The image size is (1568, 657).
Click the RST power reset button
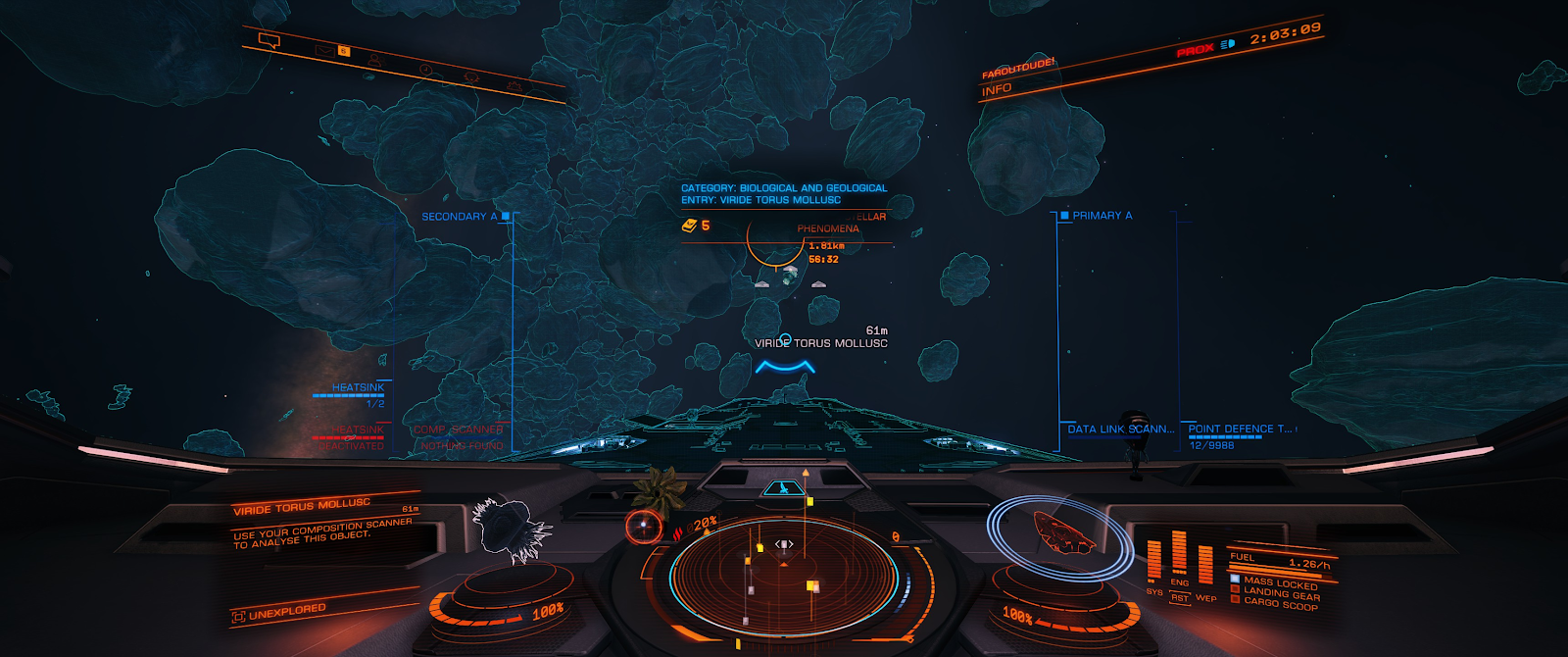(1180, 597)
